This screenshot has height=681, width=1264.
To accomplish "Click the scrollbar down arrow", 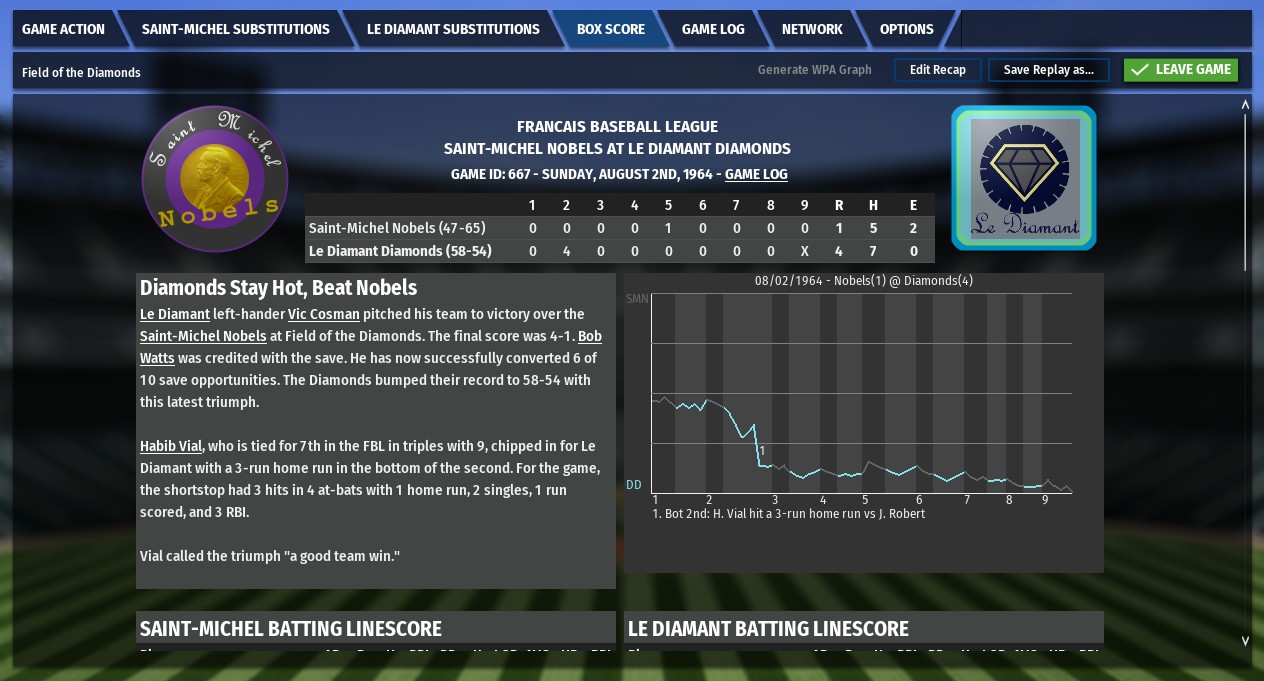I will [1245, 641].
